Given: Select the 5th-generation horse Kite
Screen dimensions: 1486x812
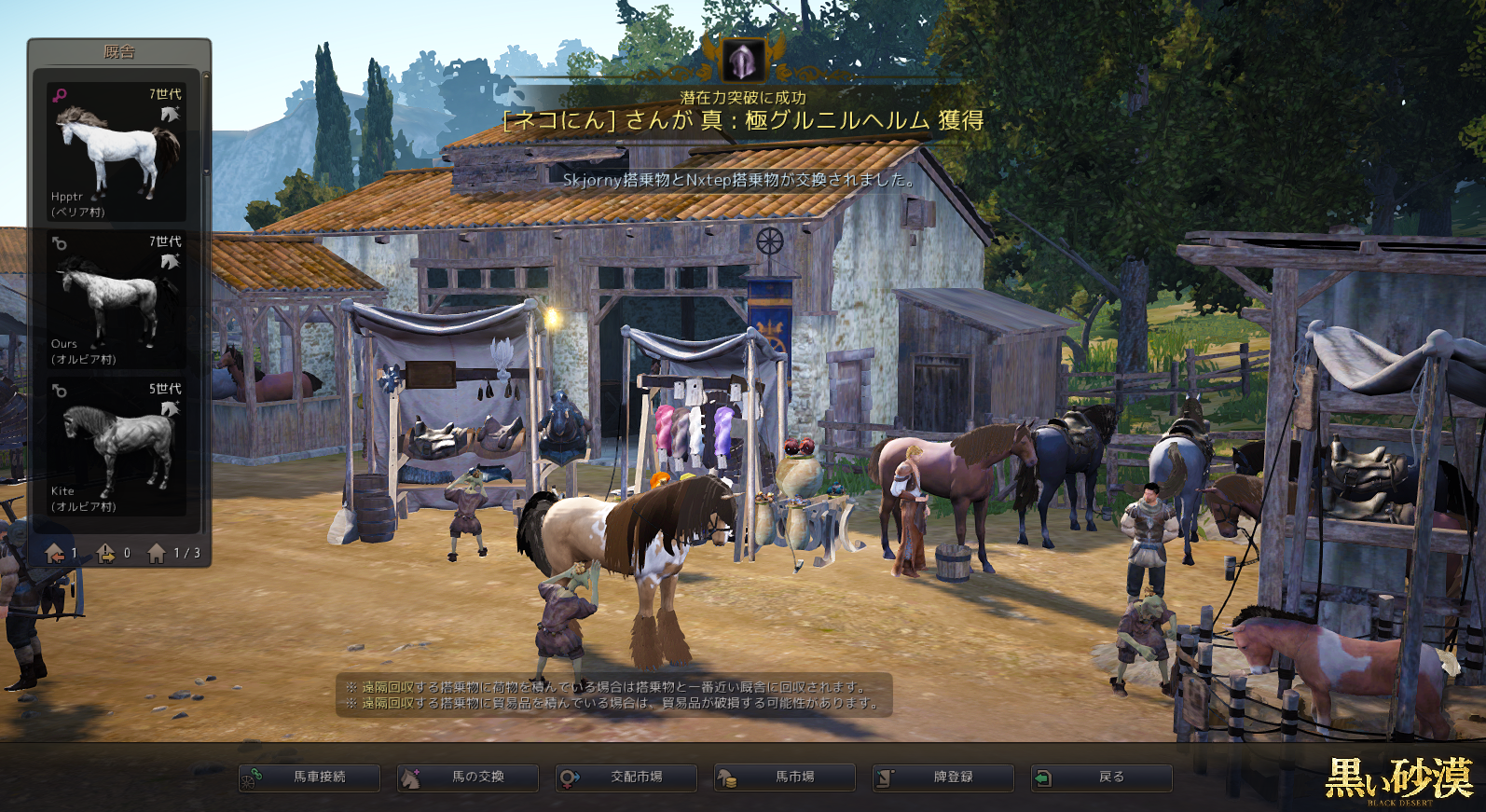Looking at the screenshot, I should coord(117,447).
